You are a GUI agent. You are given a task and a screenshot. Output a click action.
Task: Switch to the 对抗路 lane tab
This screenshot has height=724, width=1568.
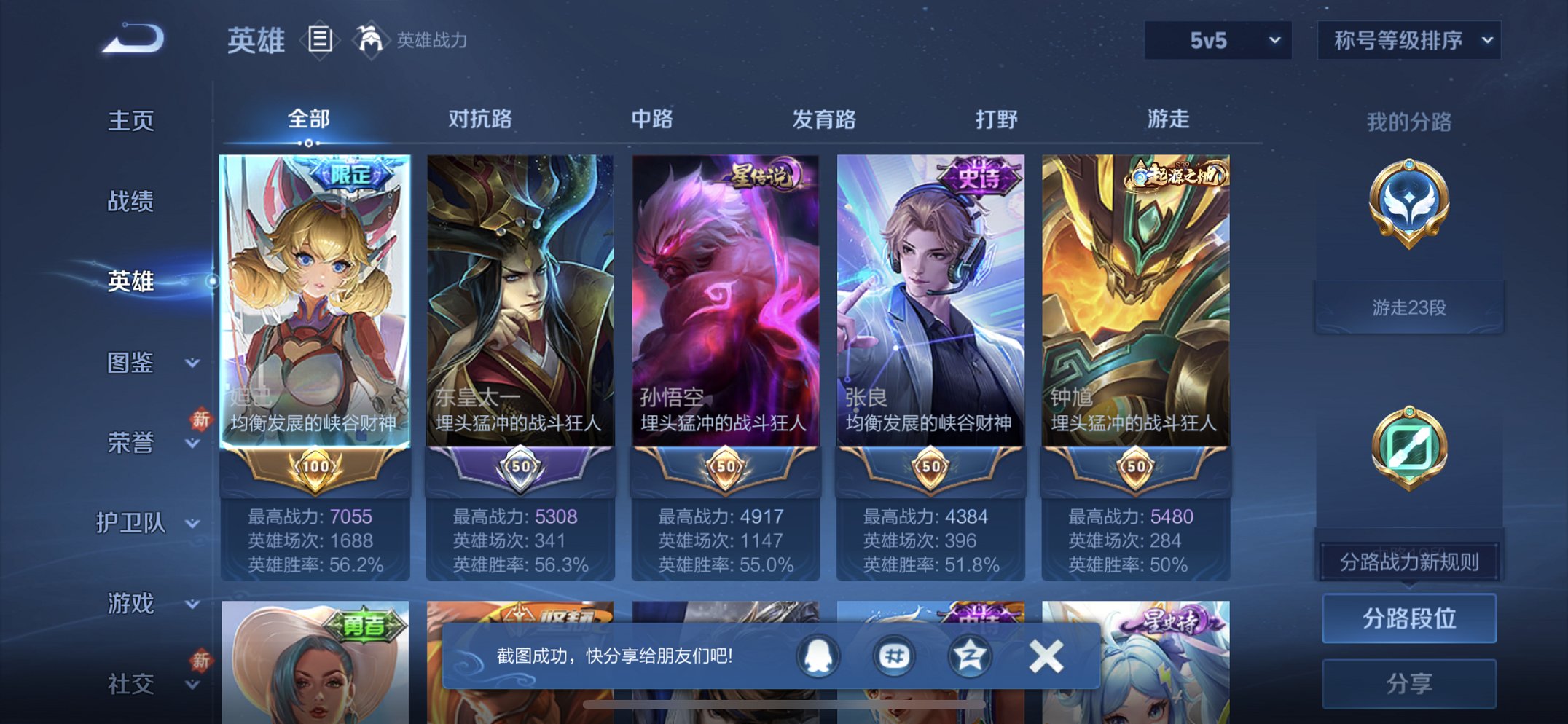[481, 119]
